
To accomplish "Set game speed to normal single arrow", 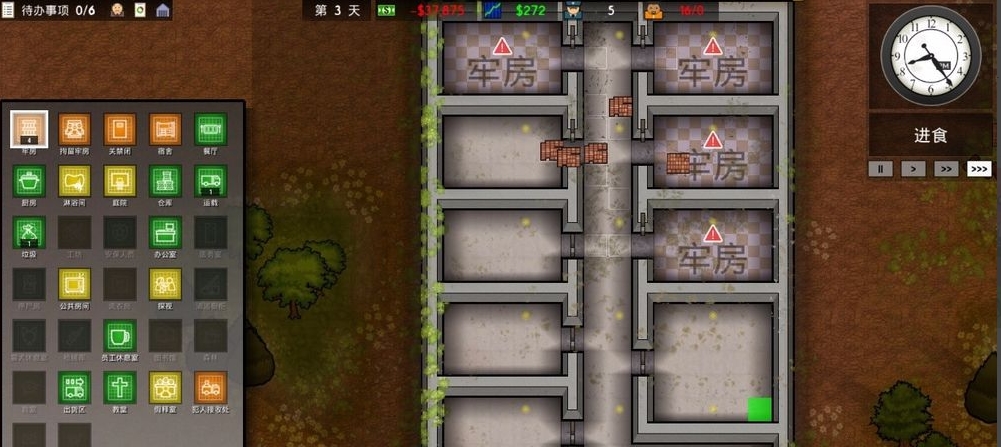I will pyautogui.click(x=912, y=169).
